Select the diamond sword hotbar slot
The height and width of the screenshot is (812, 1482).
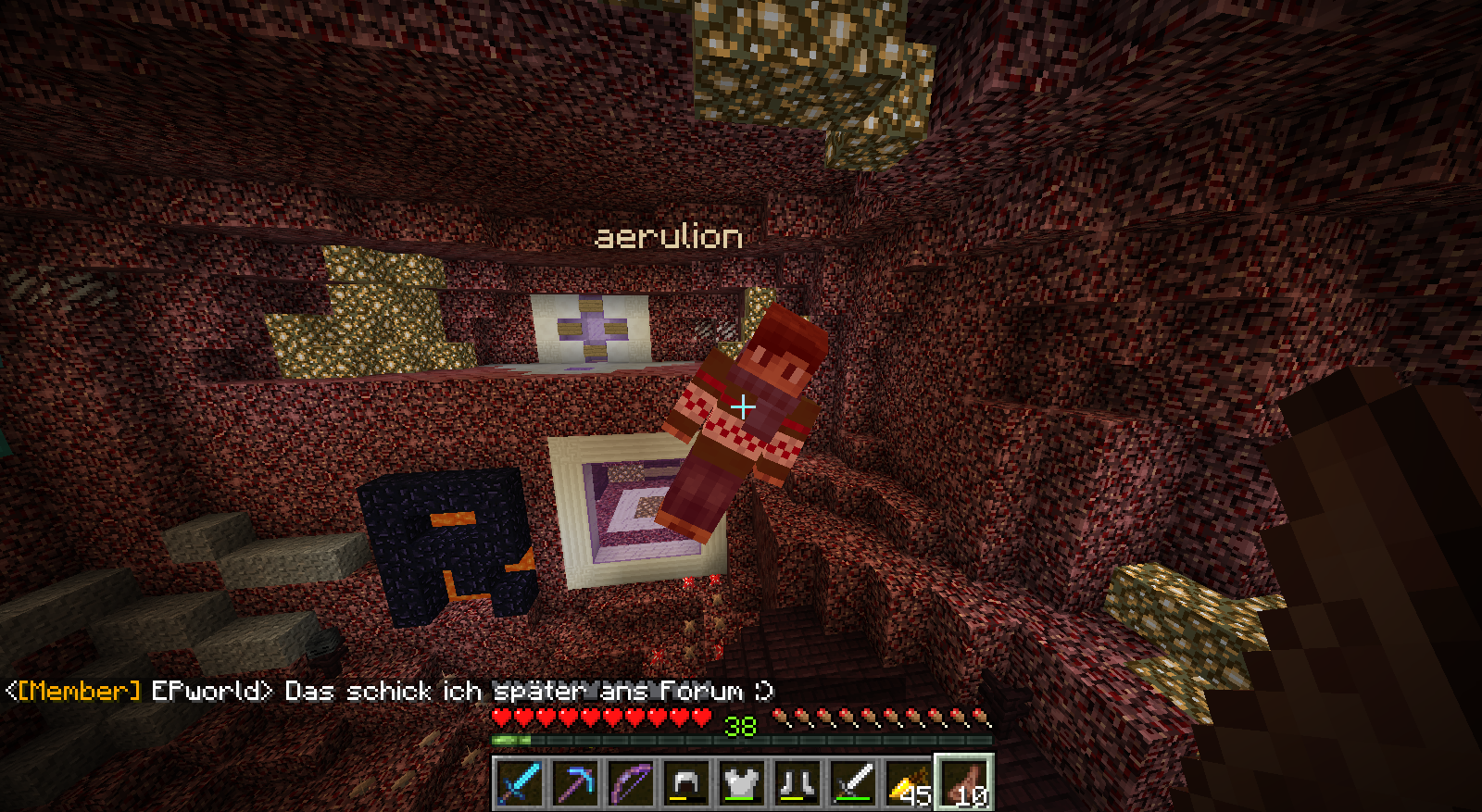click(x=520, y=782)
